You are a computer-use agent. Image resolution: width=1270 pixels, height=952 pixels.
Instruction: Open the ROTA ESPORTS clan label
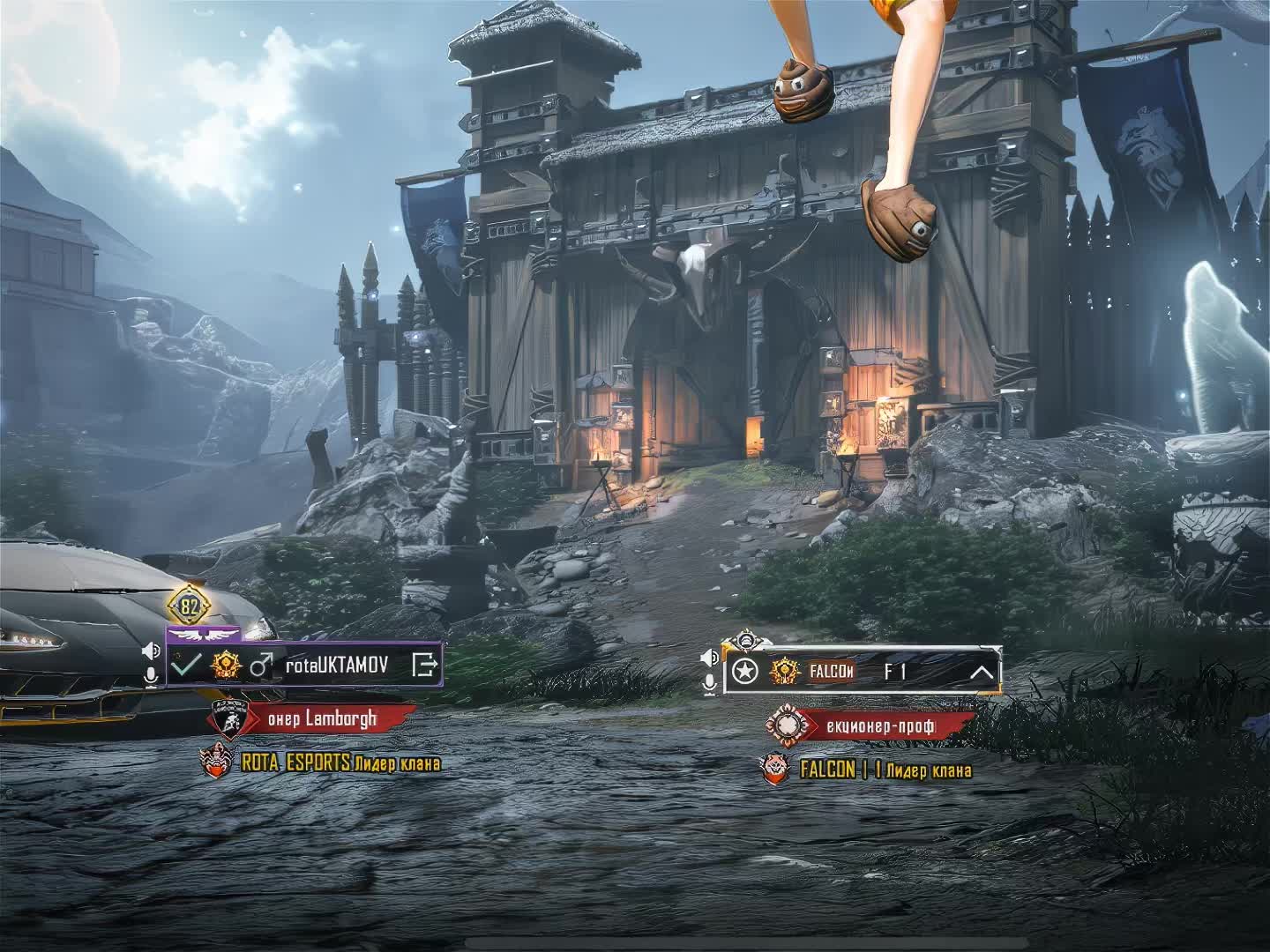coord(340,763)
